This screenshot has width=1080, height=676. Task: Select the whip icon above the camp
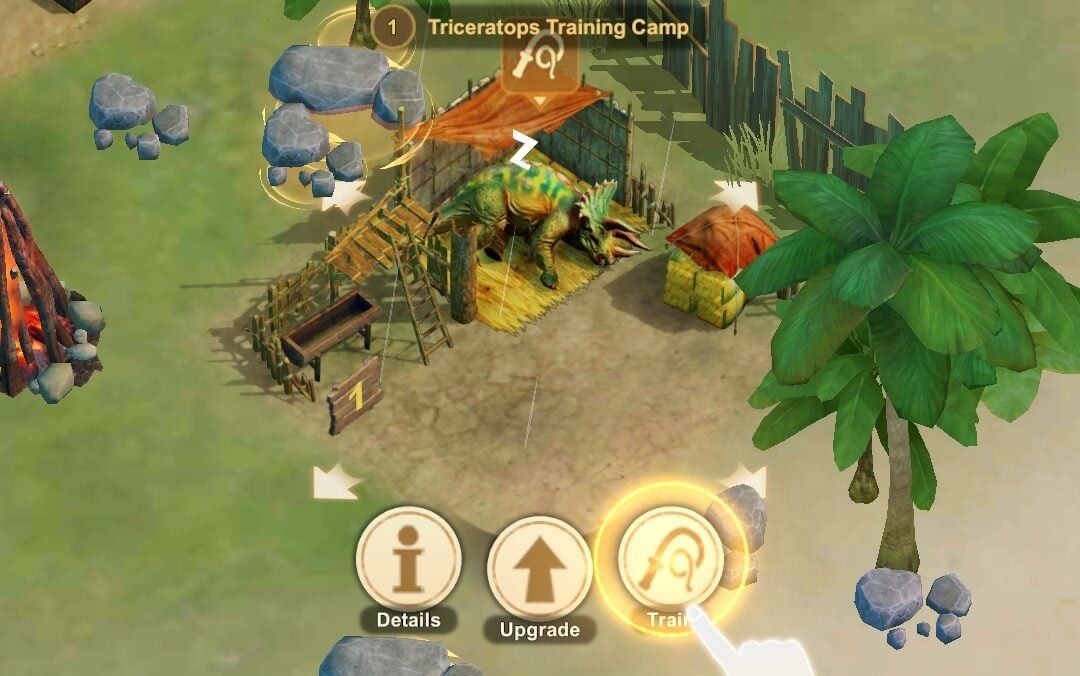click(x=539, y=62)
